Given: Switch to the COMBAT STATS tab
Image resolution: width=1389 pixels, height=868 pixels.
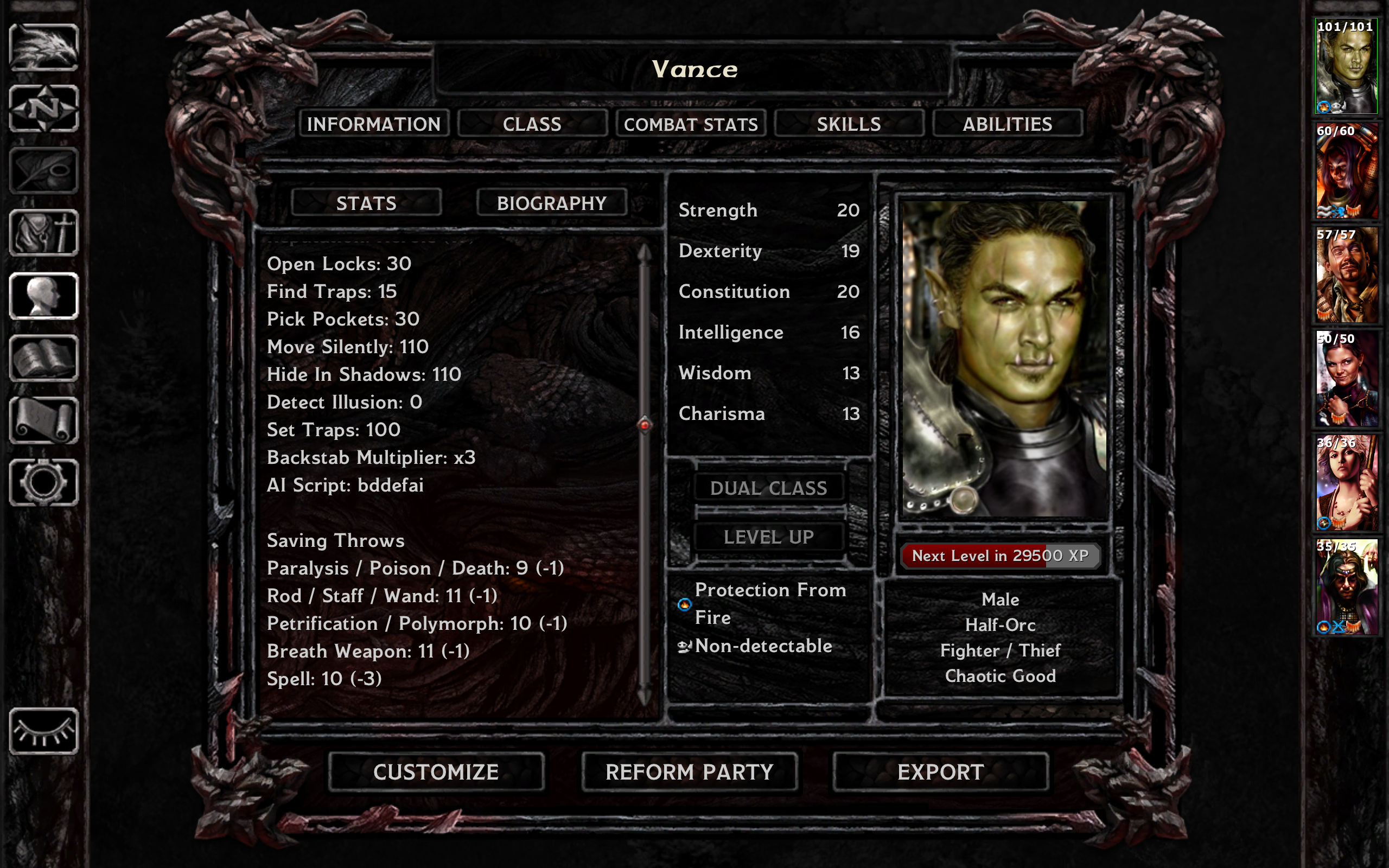Looking at the screenshot, I should (691, 124).
